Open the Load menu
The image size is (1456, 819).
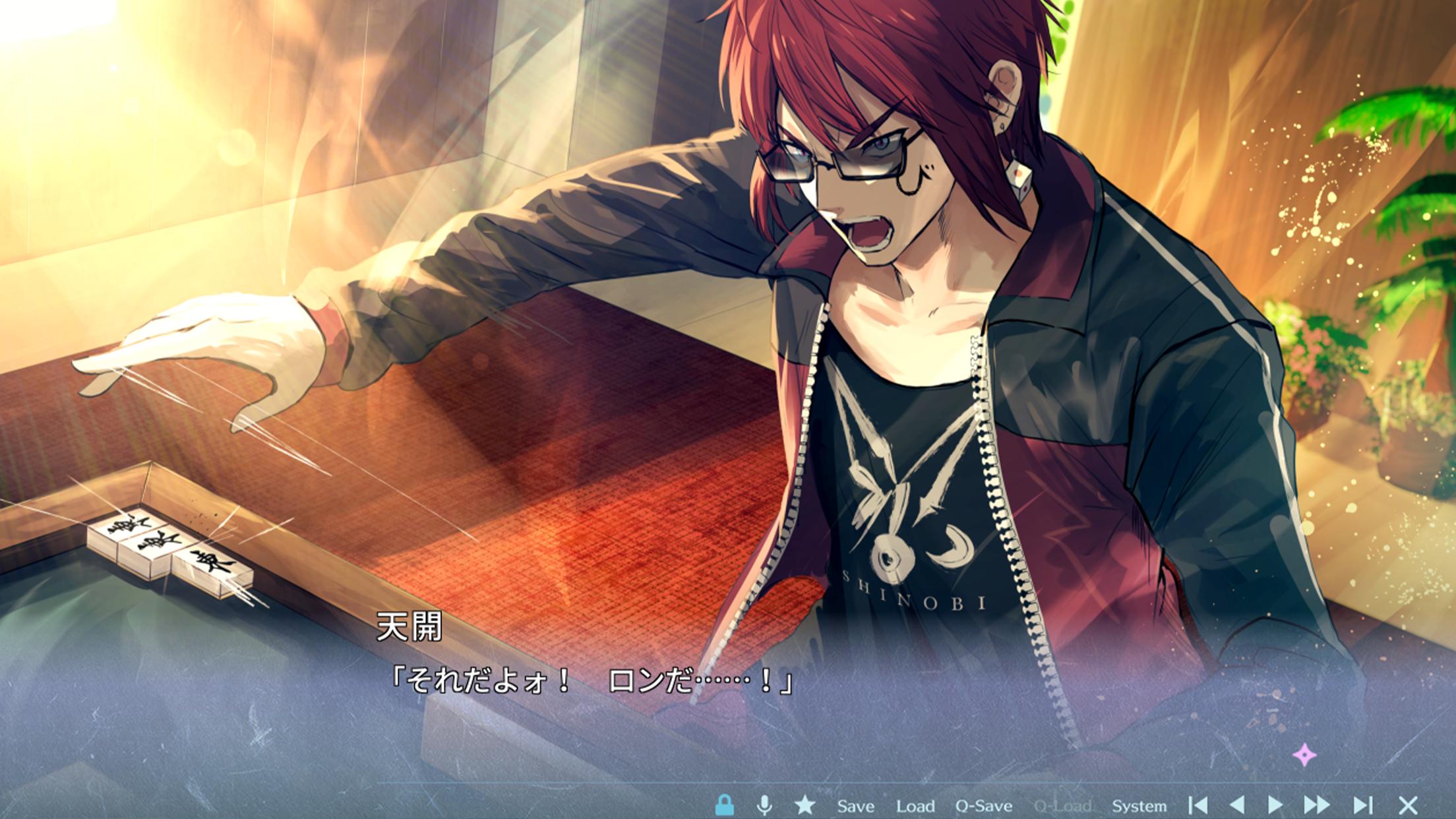click(915, 806)
